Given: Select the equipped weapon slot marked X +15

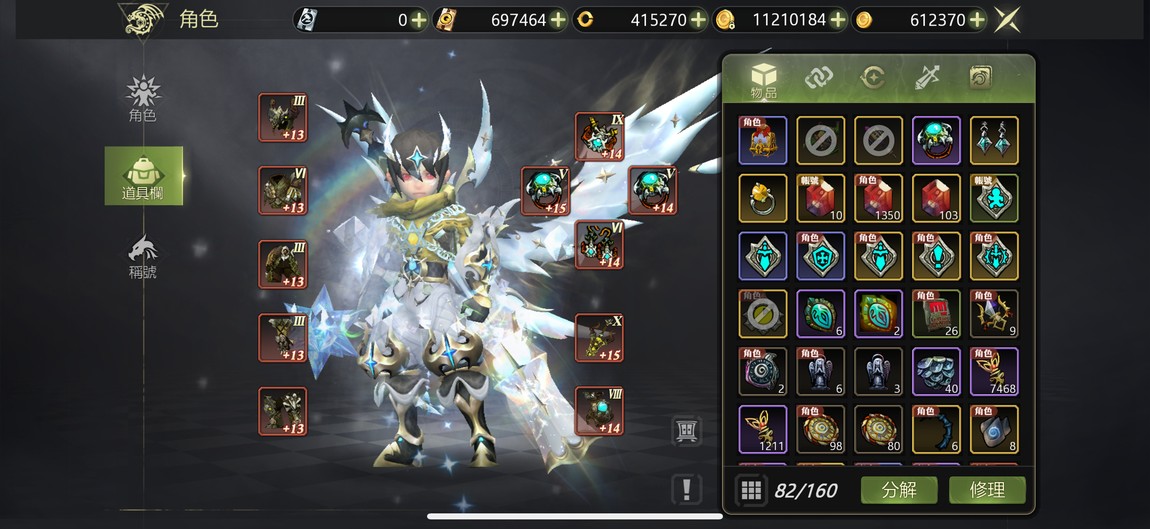Looking at the screenshot, I should pyautogui.click(x=599, y=338).
